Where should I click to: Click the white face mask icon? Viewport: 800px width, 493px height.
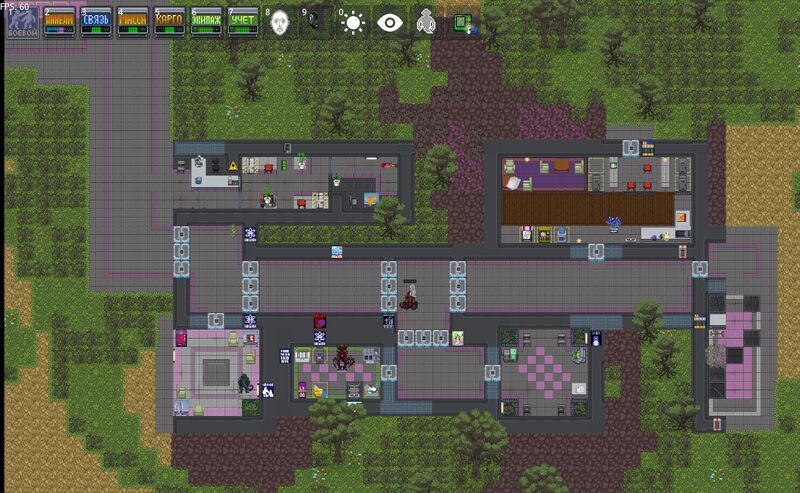point(281,22)
